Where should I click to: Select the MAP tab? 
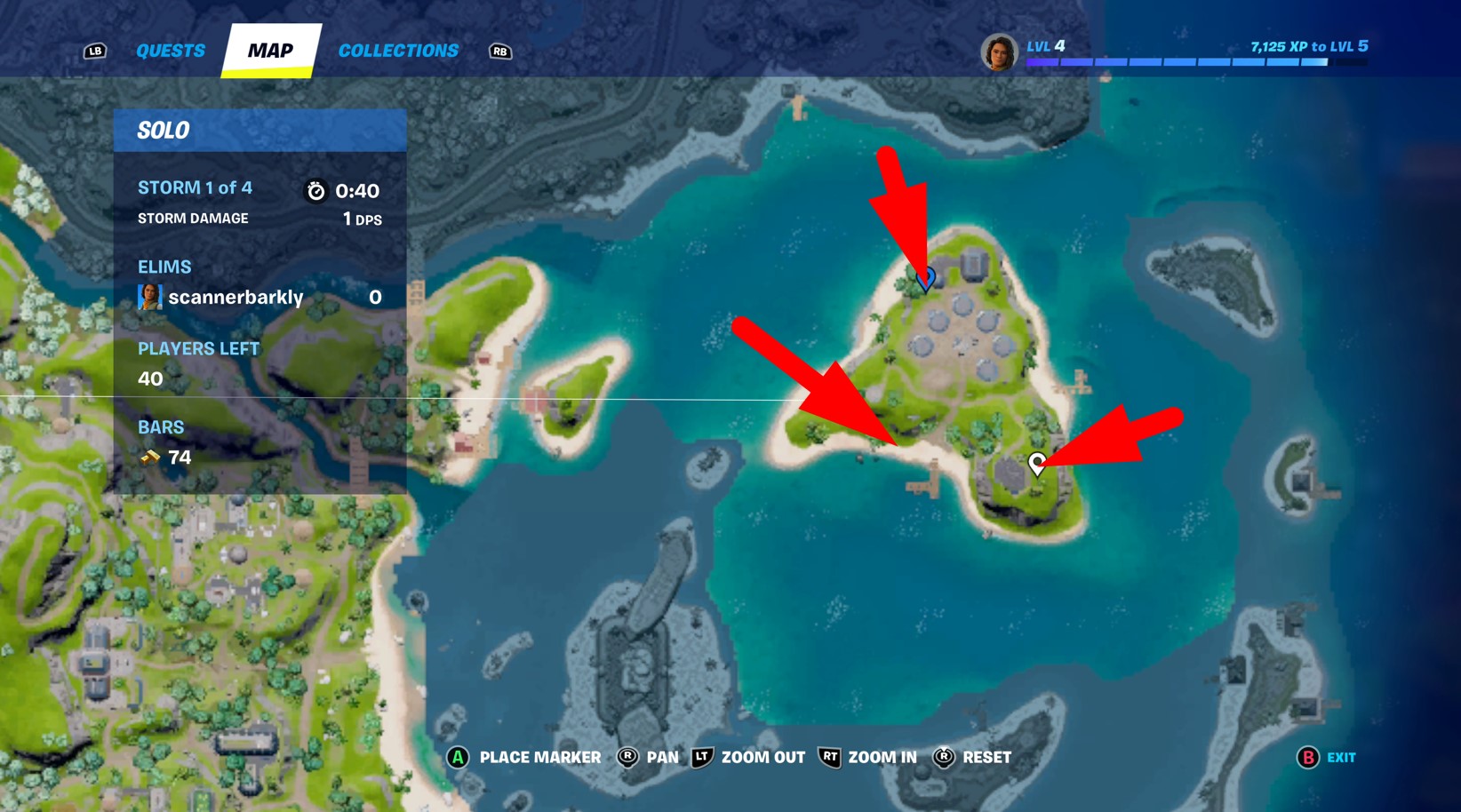[x=269, y=50]
